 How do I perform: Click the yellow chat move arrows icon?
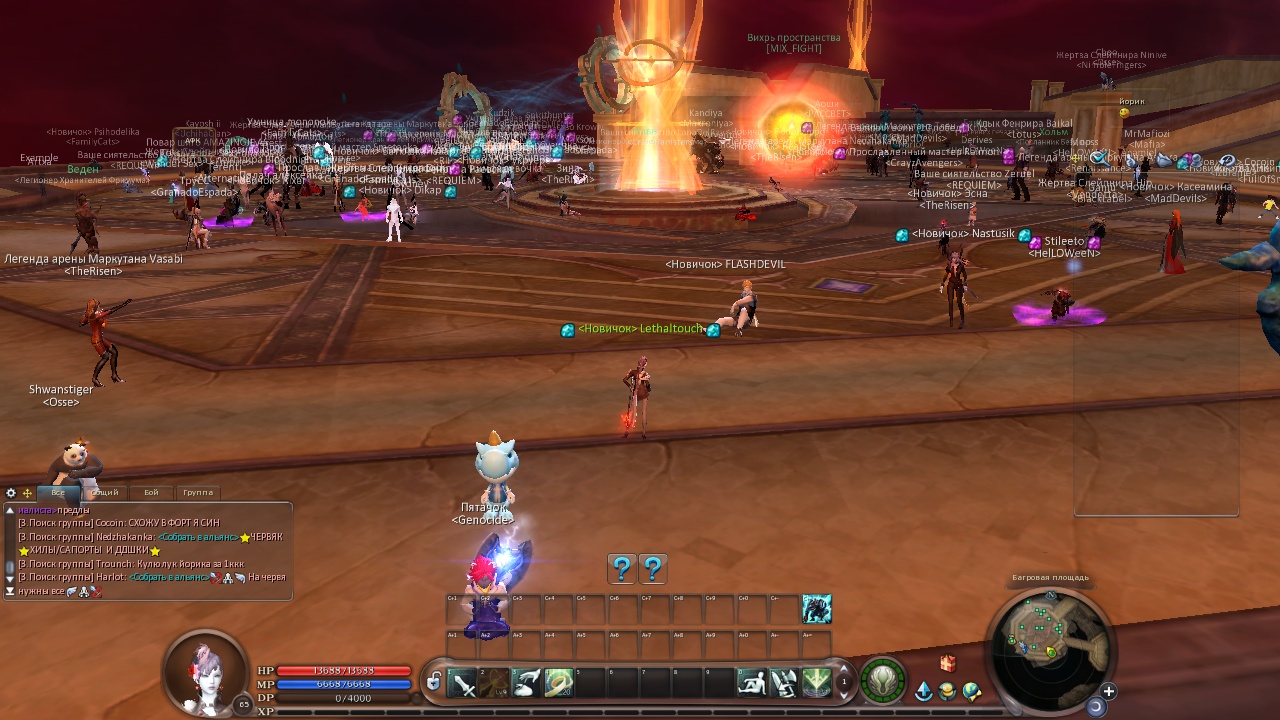[x=27, y=493]
